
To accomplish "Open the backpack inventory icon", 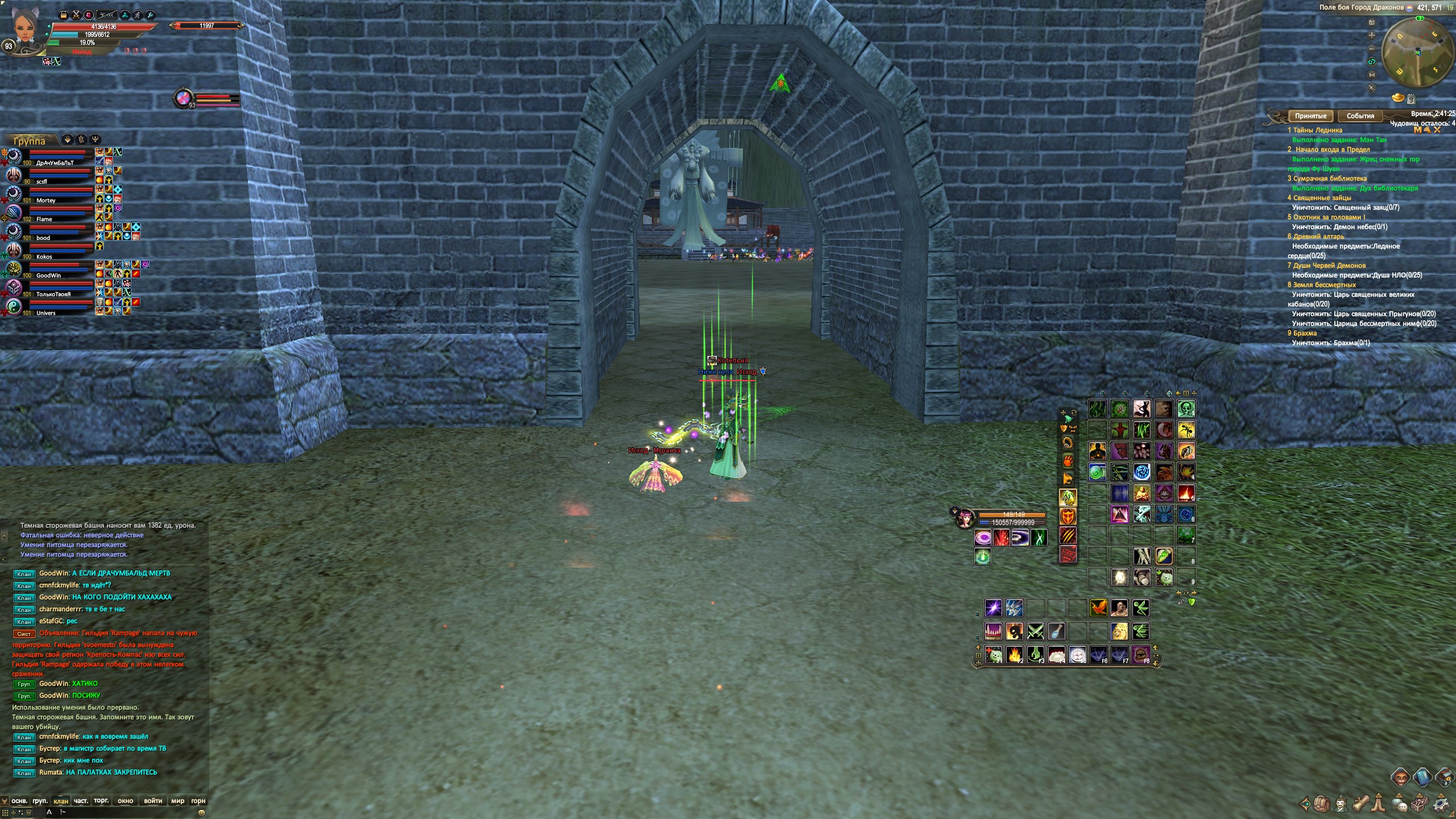I will click(x=1322, y=804).
